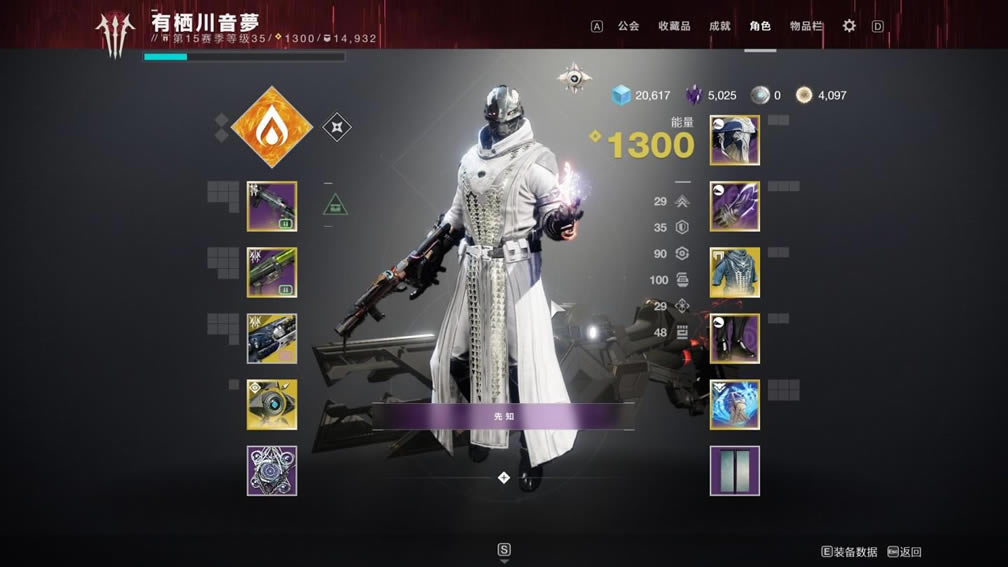Select the yellow exotic heavy weapon slot
1008x567 pixels.
272,339
